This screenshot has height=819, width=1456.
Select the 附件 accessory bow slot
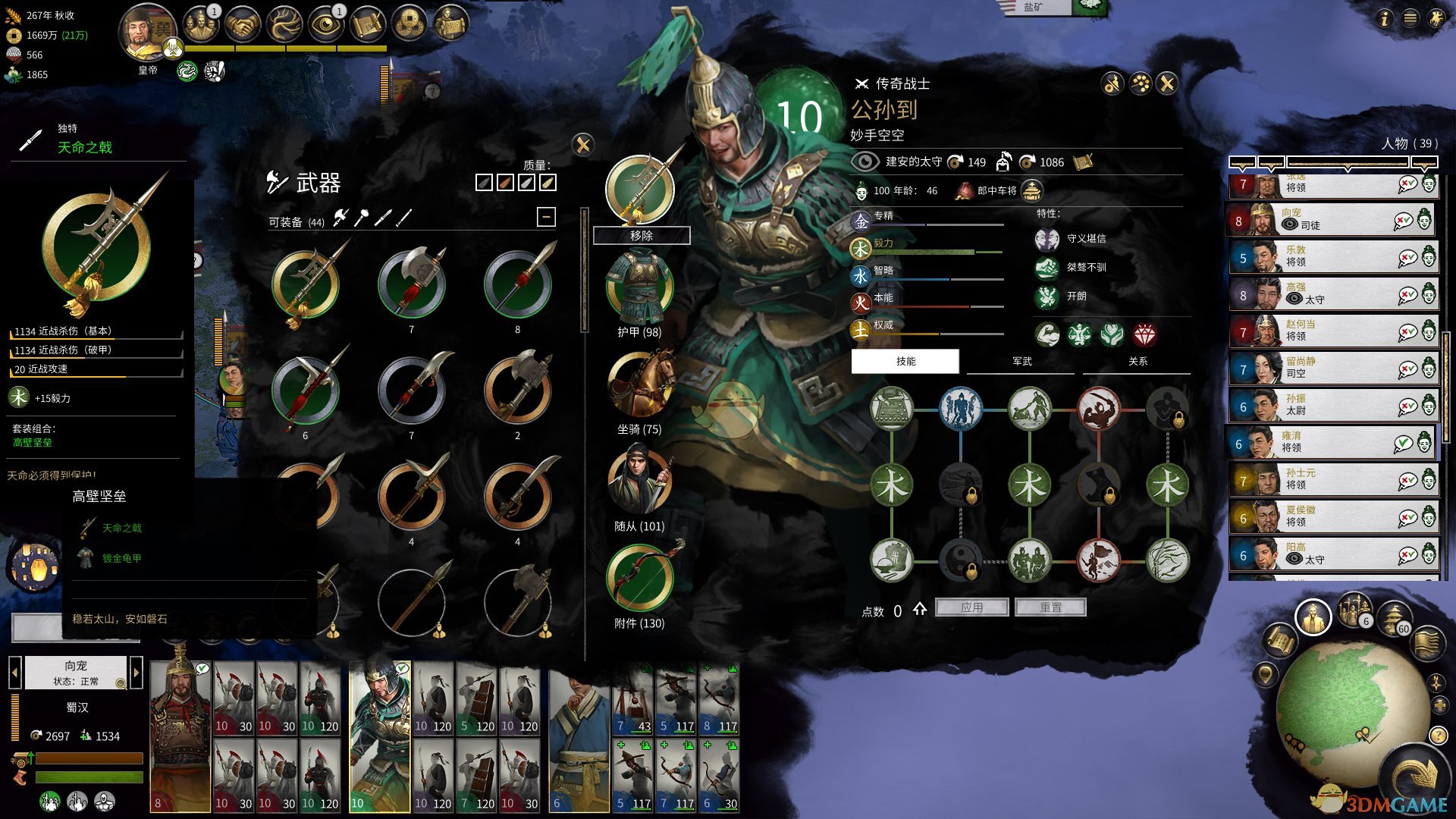click(x=639, y=578)
